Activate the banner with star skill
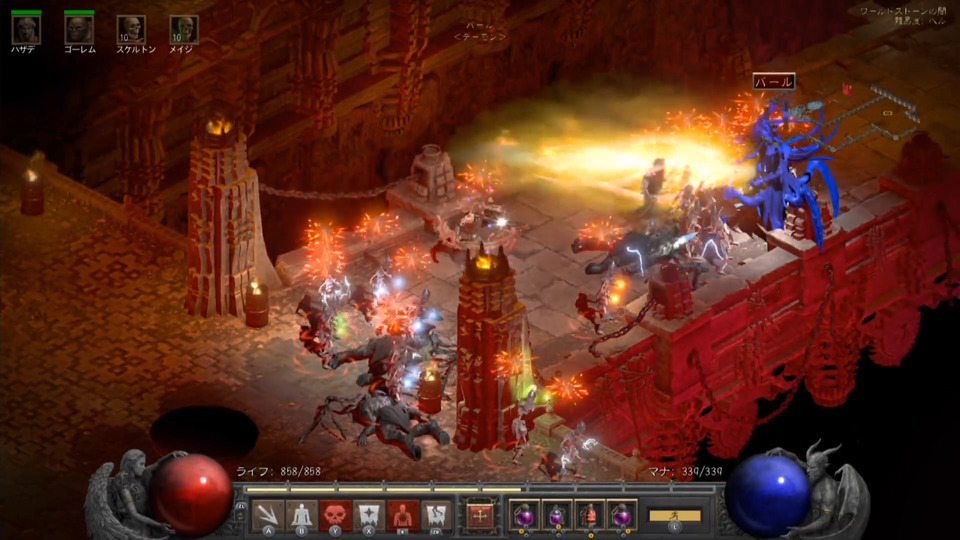Viewport: 960px width, 540px height. (369, 514)
